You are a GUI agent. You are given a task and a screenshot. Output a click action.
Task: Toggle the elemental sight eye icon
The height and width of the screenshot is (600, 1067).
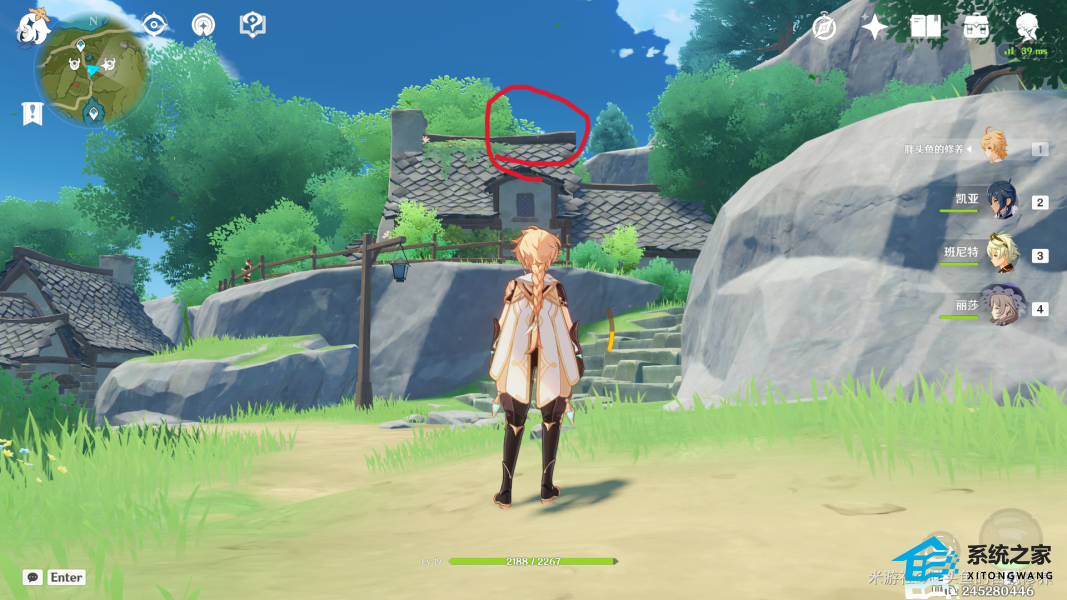(x=155, y=25)
